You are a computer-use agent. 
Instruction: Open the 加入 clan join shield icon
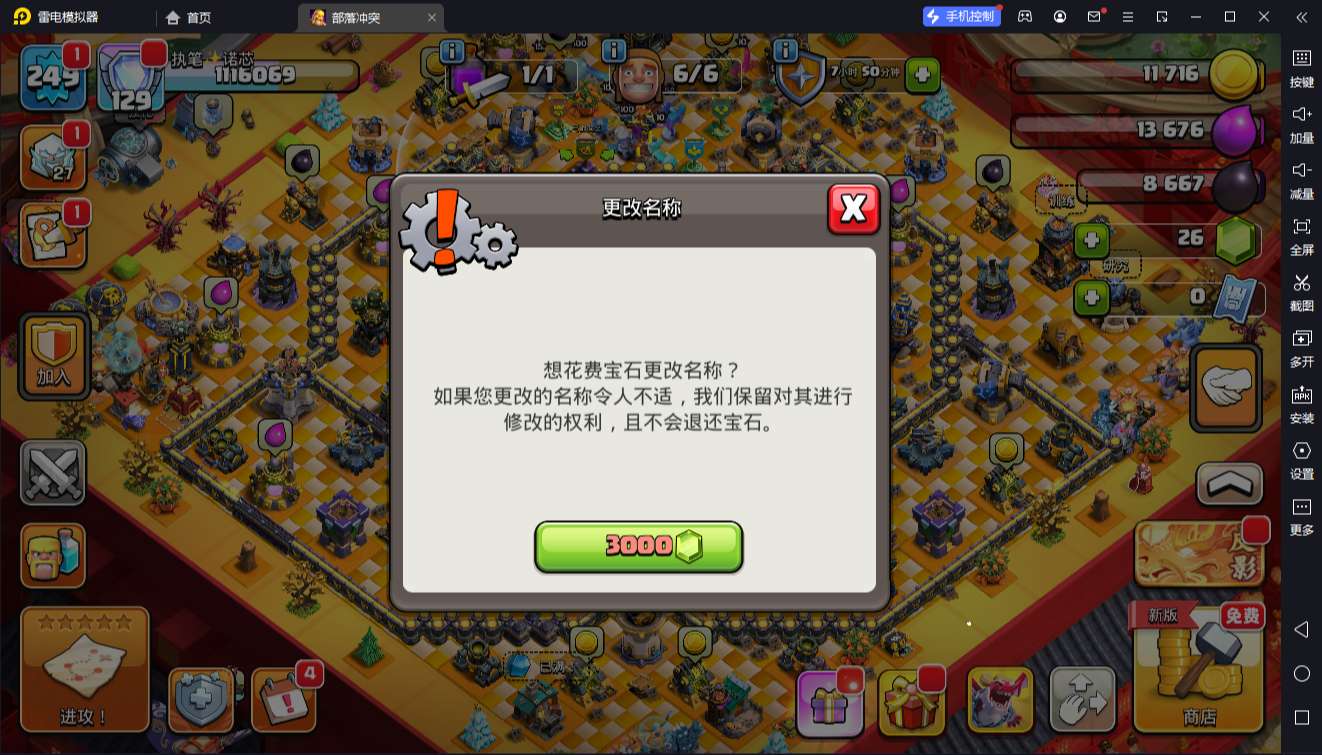[x=52, y=355]
